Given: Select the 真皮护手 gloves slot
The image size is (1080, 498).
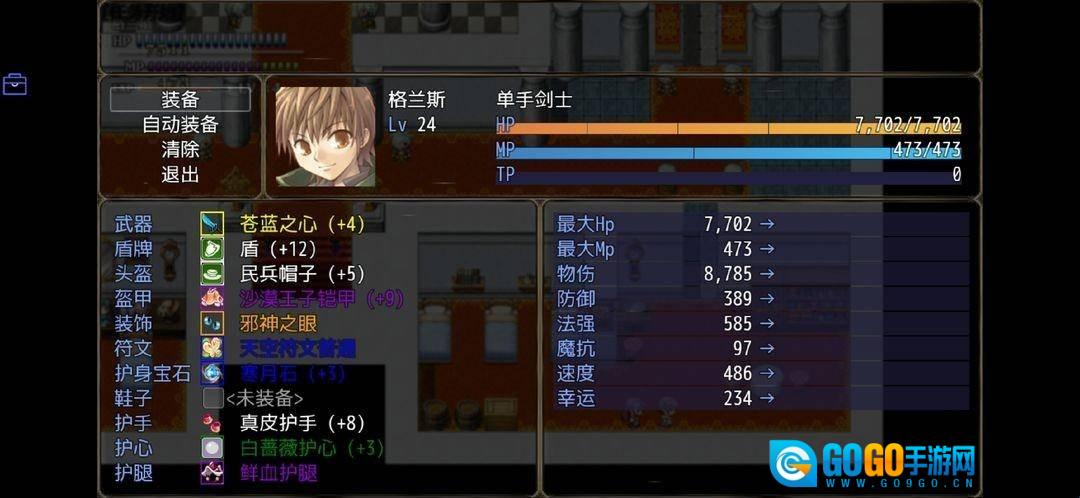Looking at the screenshot, I should tap(302, 424).
